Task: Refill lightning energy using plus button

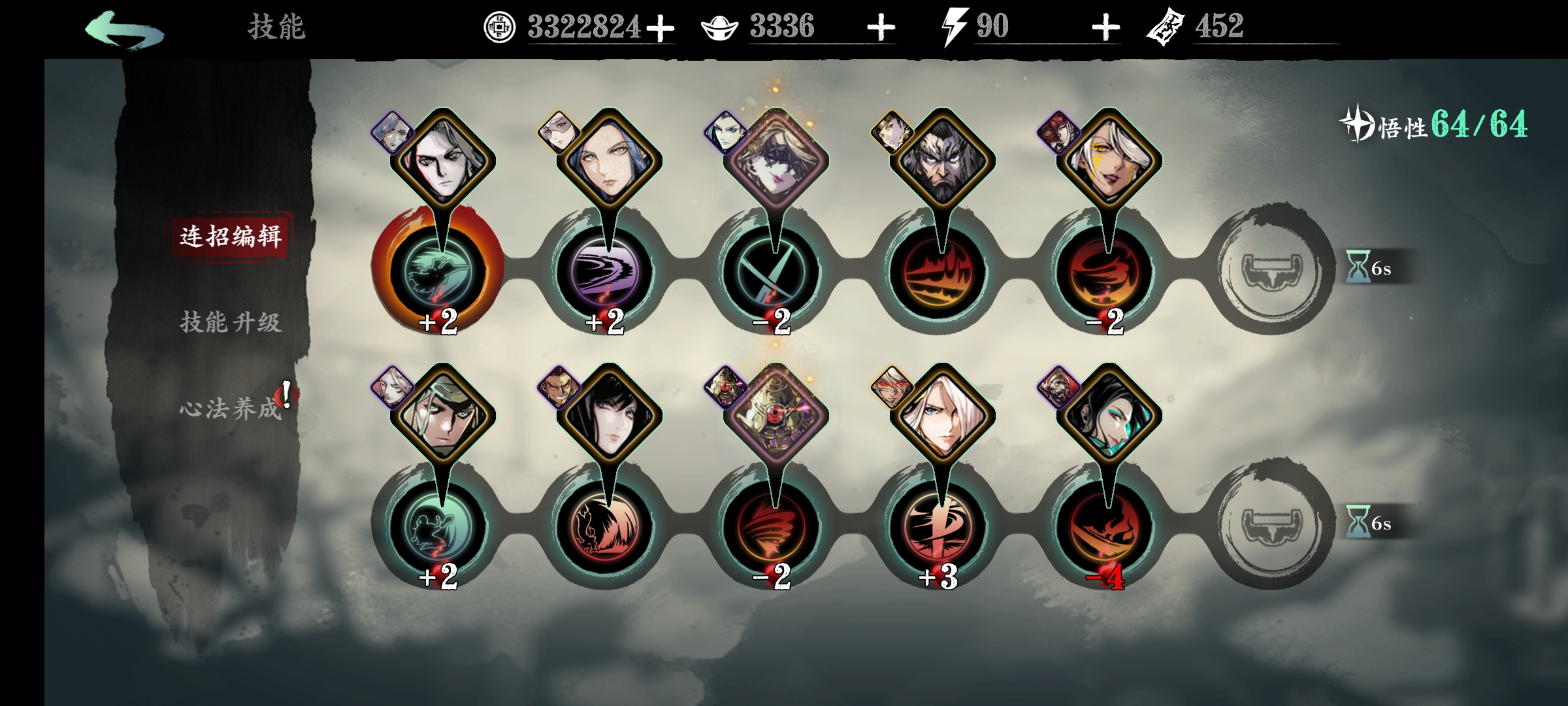Action: (1105, 28)
